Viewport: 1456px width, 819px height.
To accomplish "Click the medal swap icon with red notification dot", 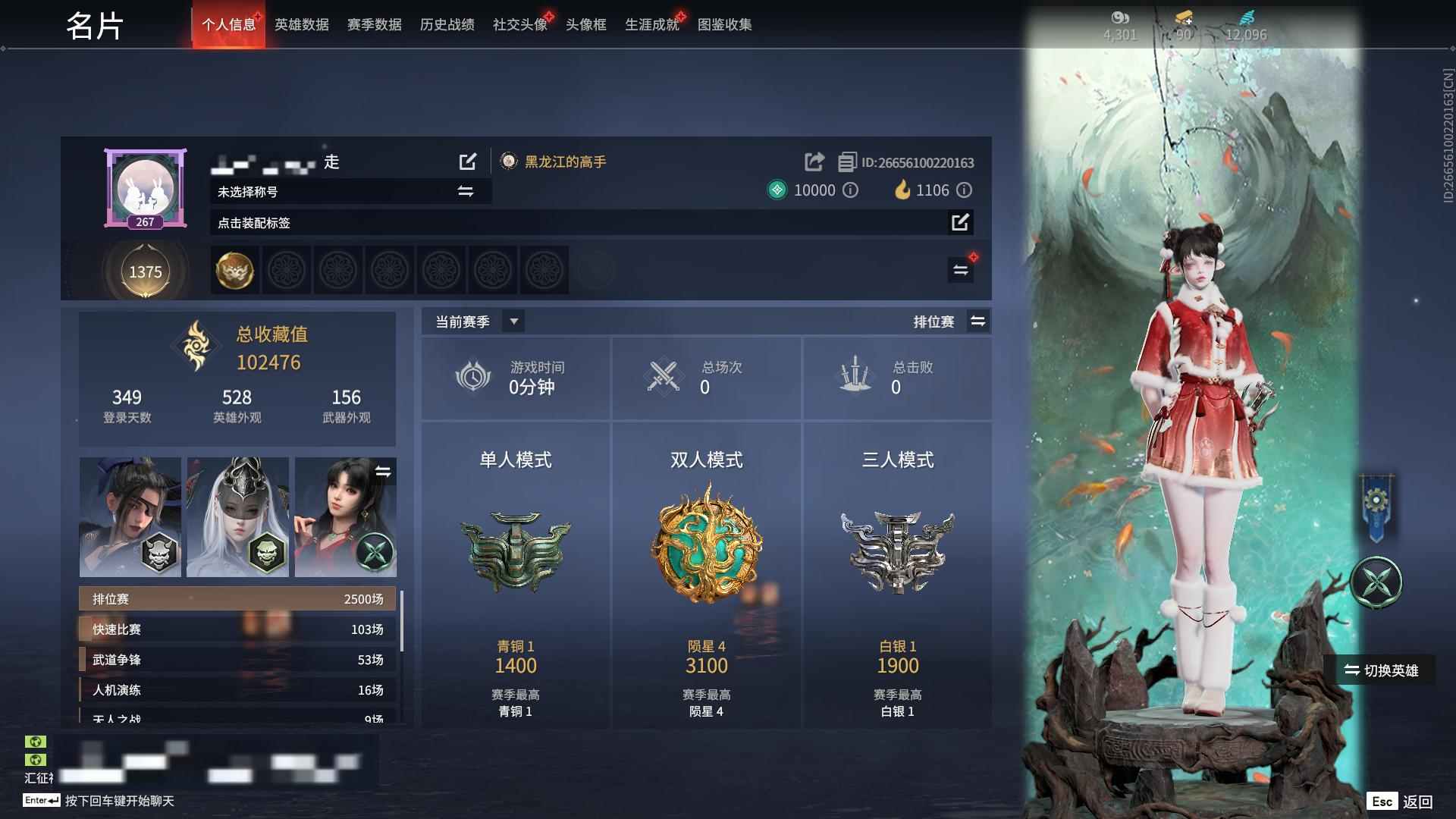I will (961, 269).
